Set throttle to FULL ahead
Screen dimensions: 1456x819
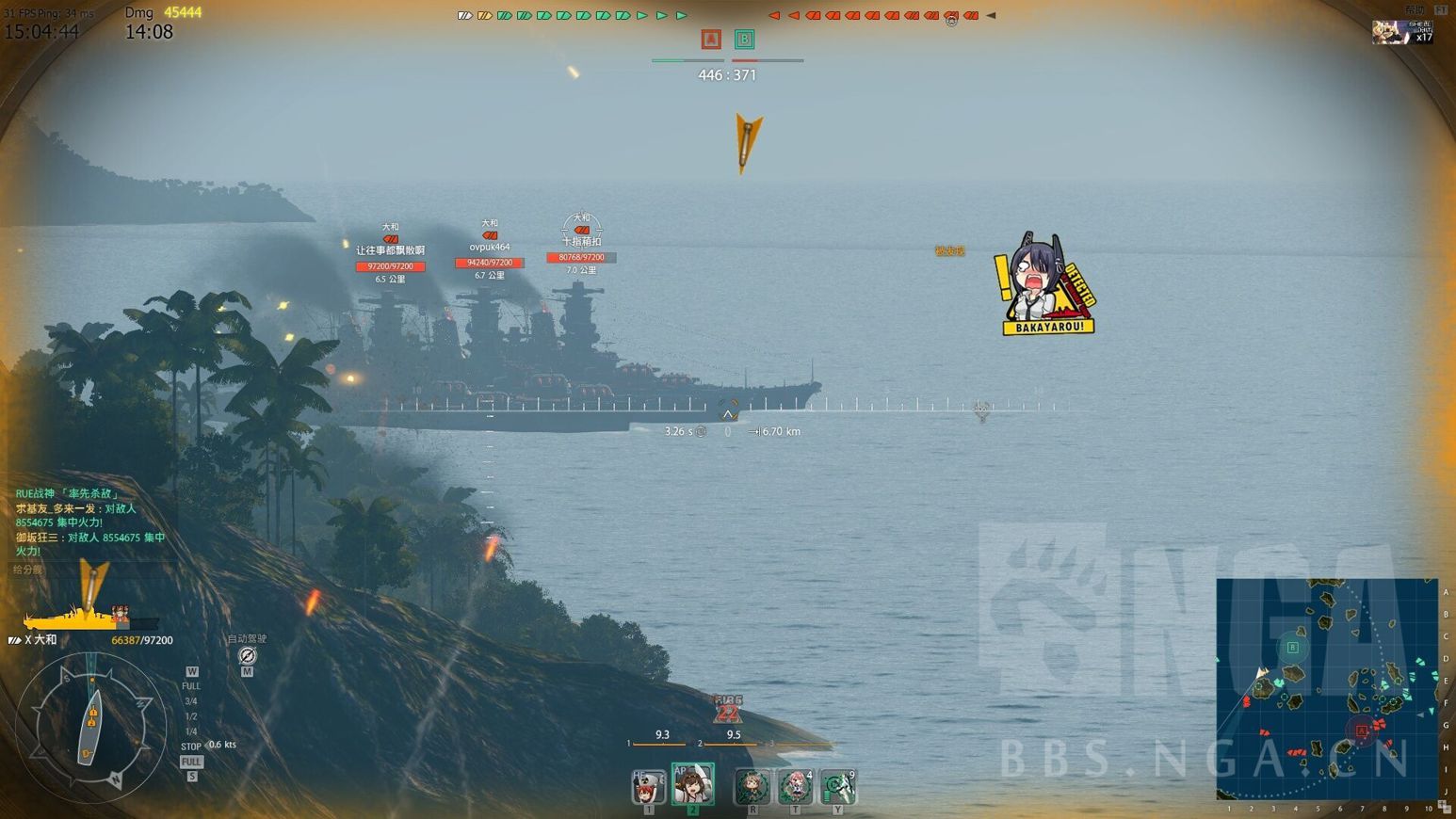pos(191,686)
